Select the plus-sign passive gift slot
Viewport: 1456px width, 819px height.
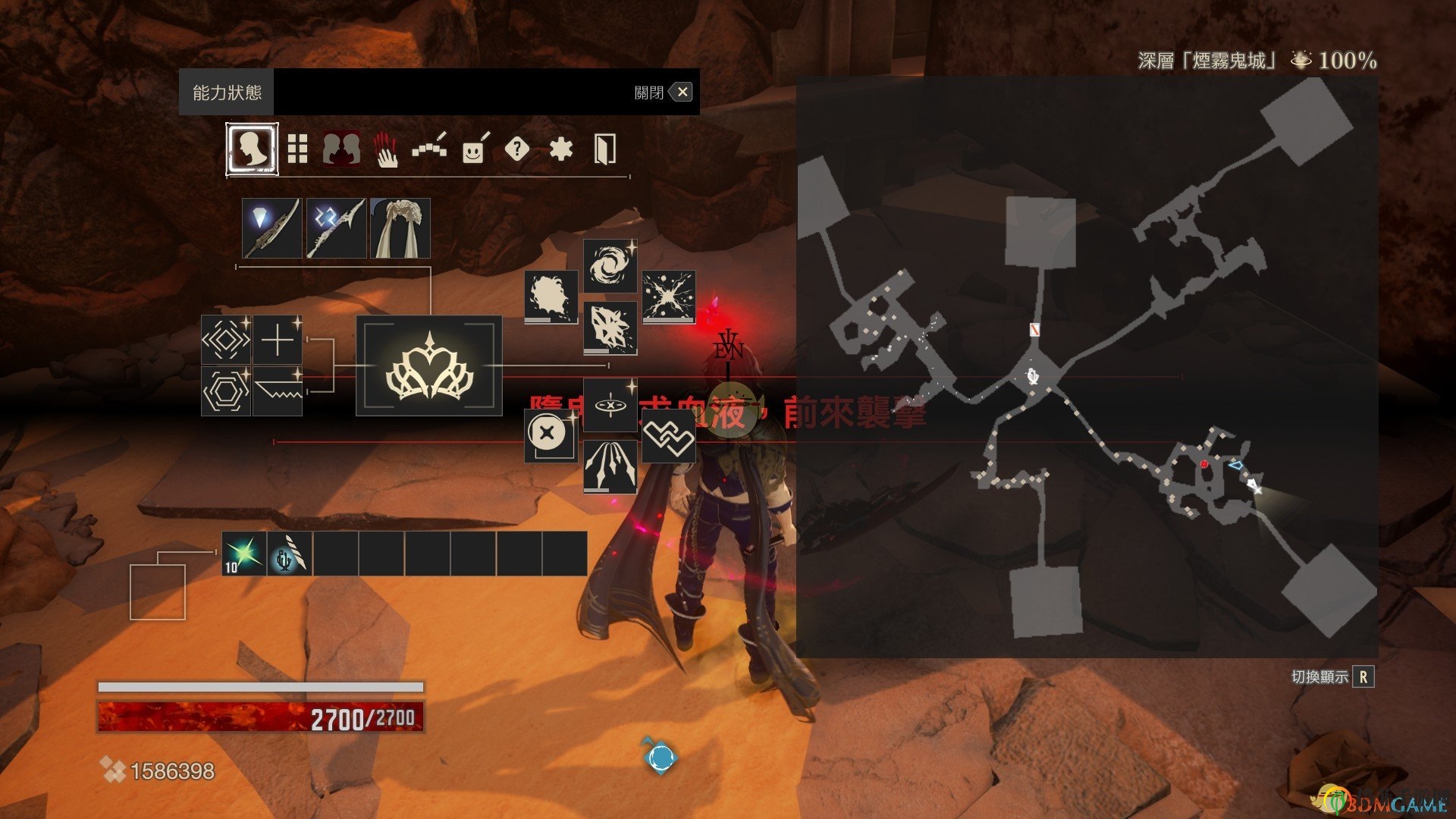(278, 340)
